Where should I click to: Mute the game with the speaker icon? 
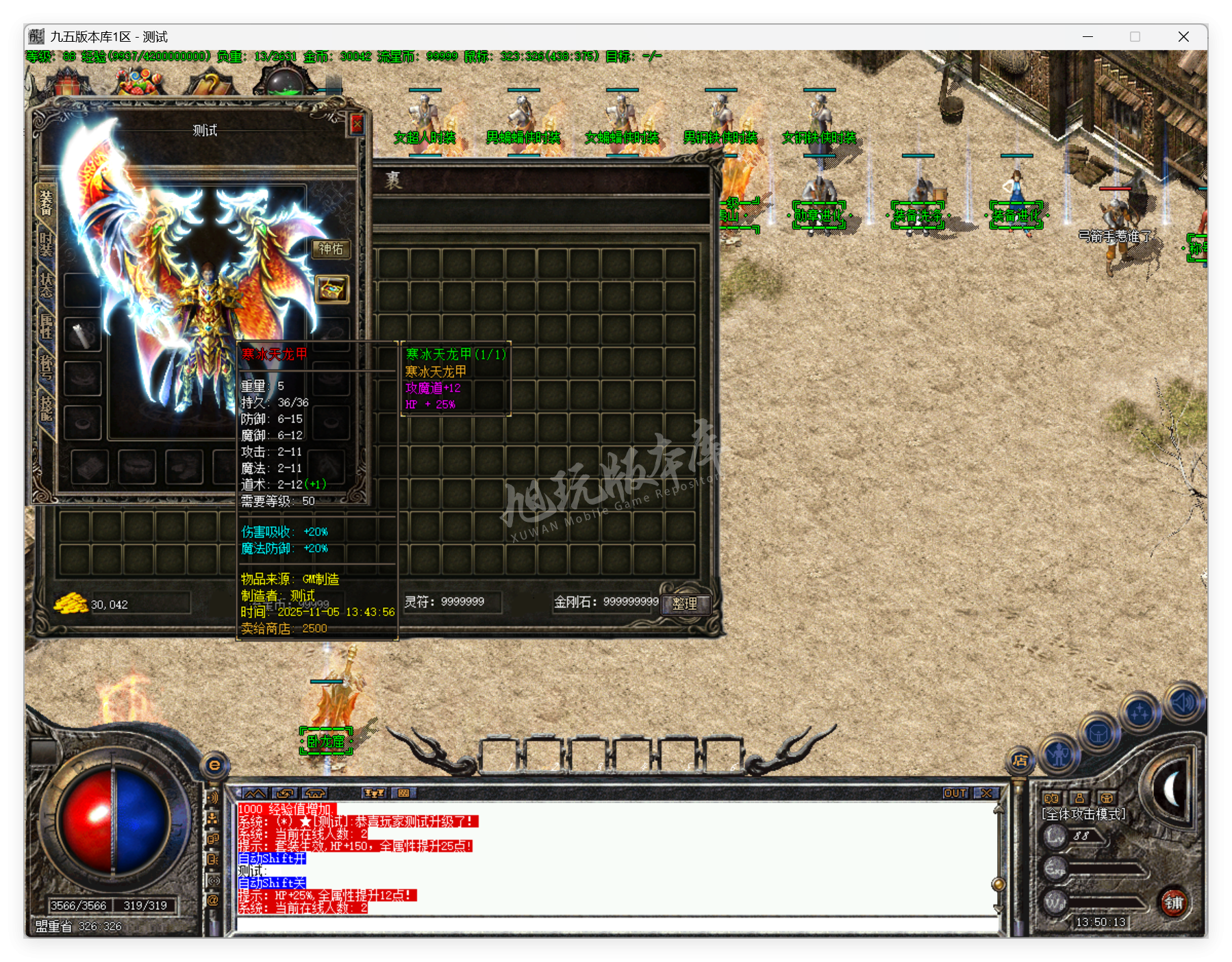1183,702
